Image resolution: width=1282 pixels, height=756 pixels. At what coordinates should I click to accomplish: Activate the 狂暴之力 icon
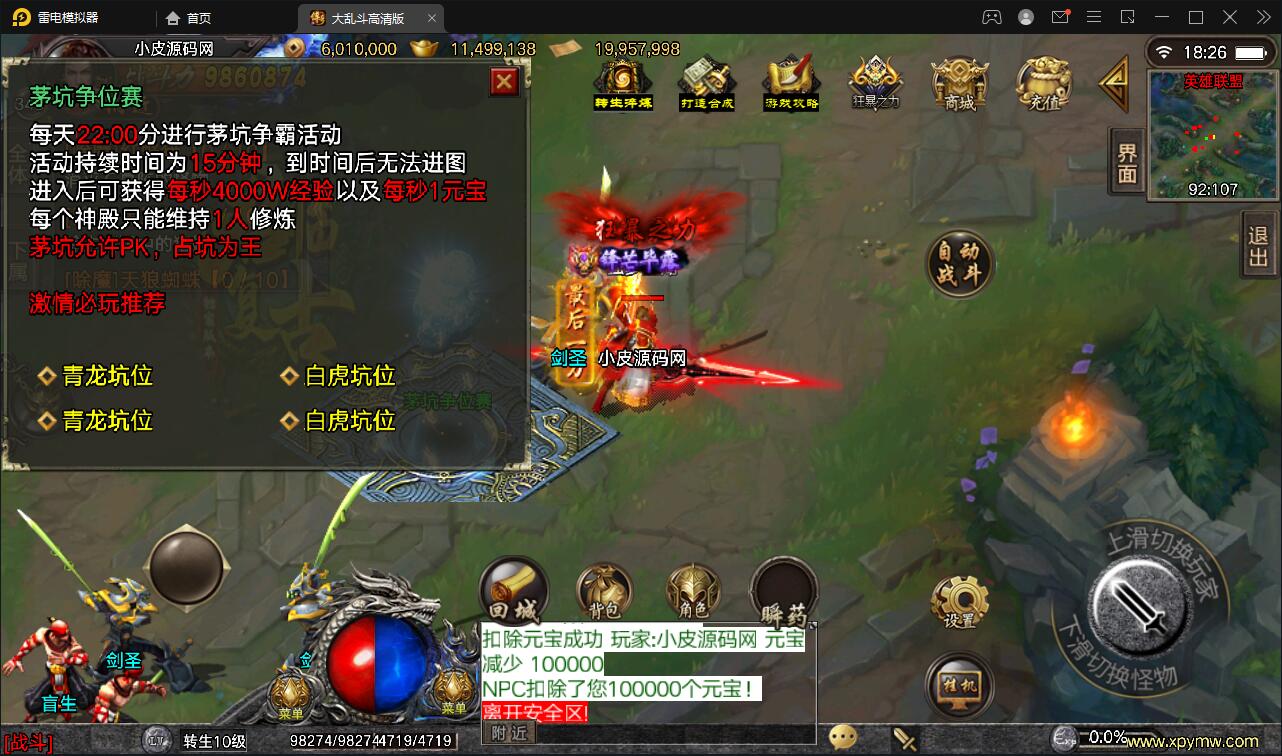(x=874, y=85)
